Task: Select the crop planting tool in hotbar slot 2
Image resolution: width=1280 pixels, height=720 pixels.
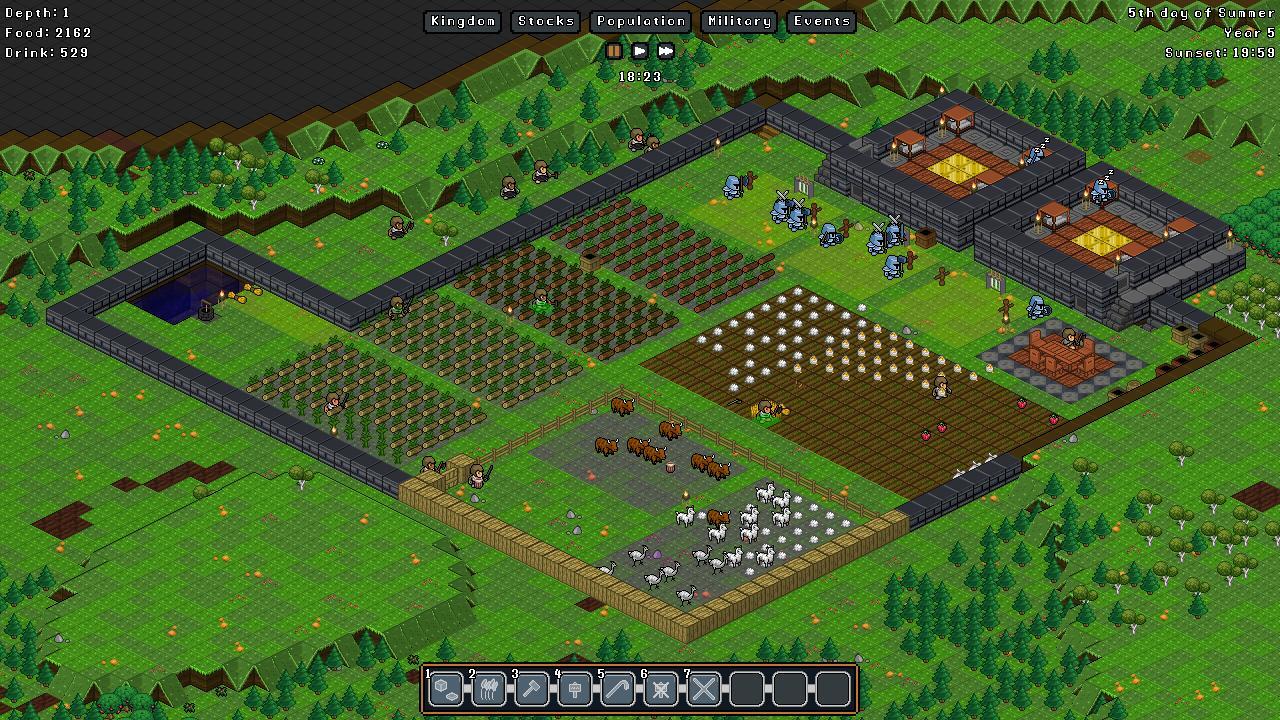Action: pos(488,689)
